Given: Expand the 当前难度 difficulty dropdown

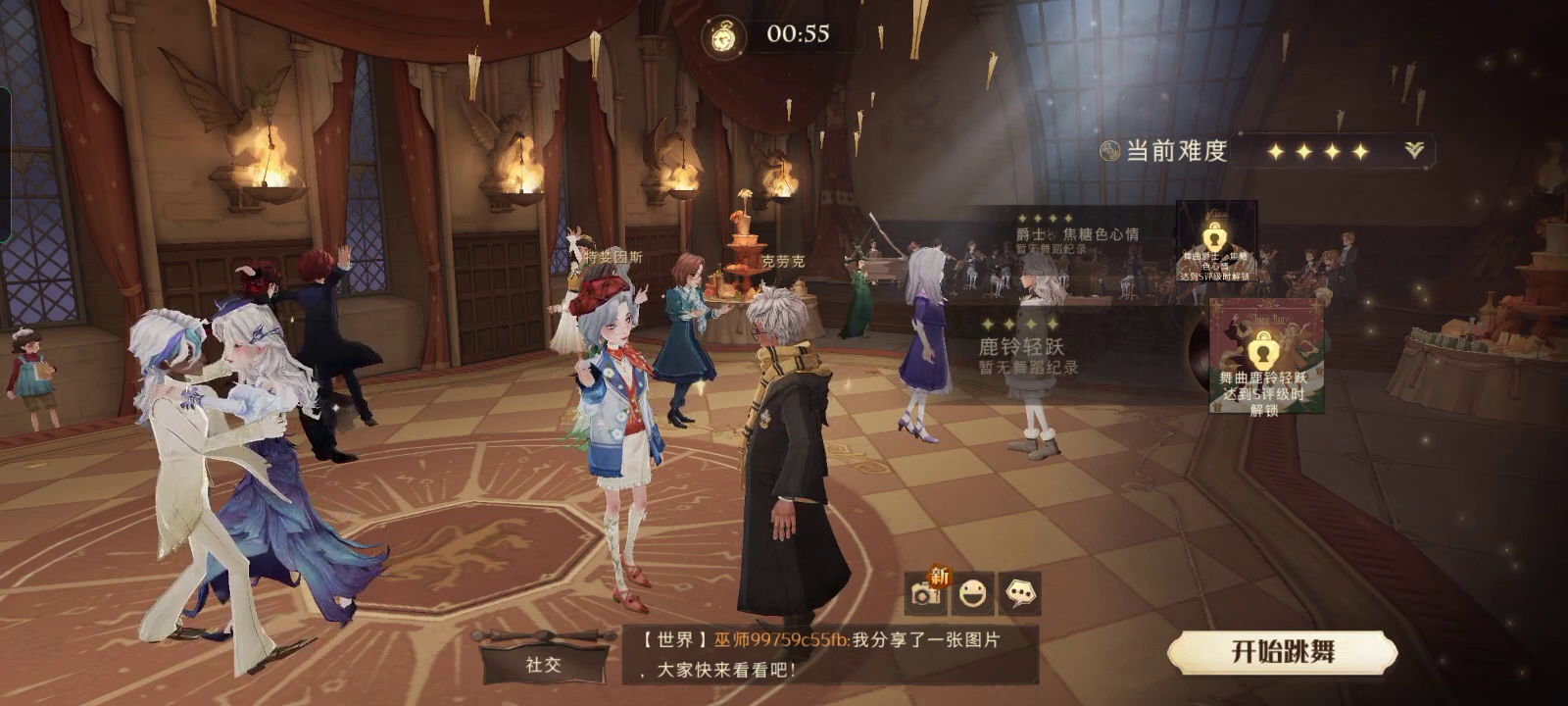Looking at the screenshot, I should pos(1413,150).
